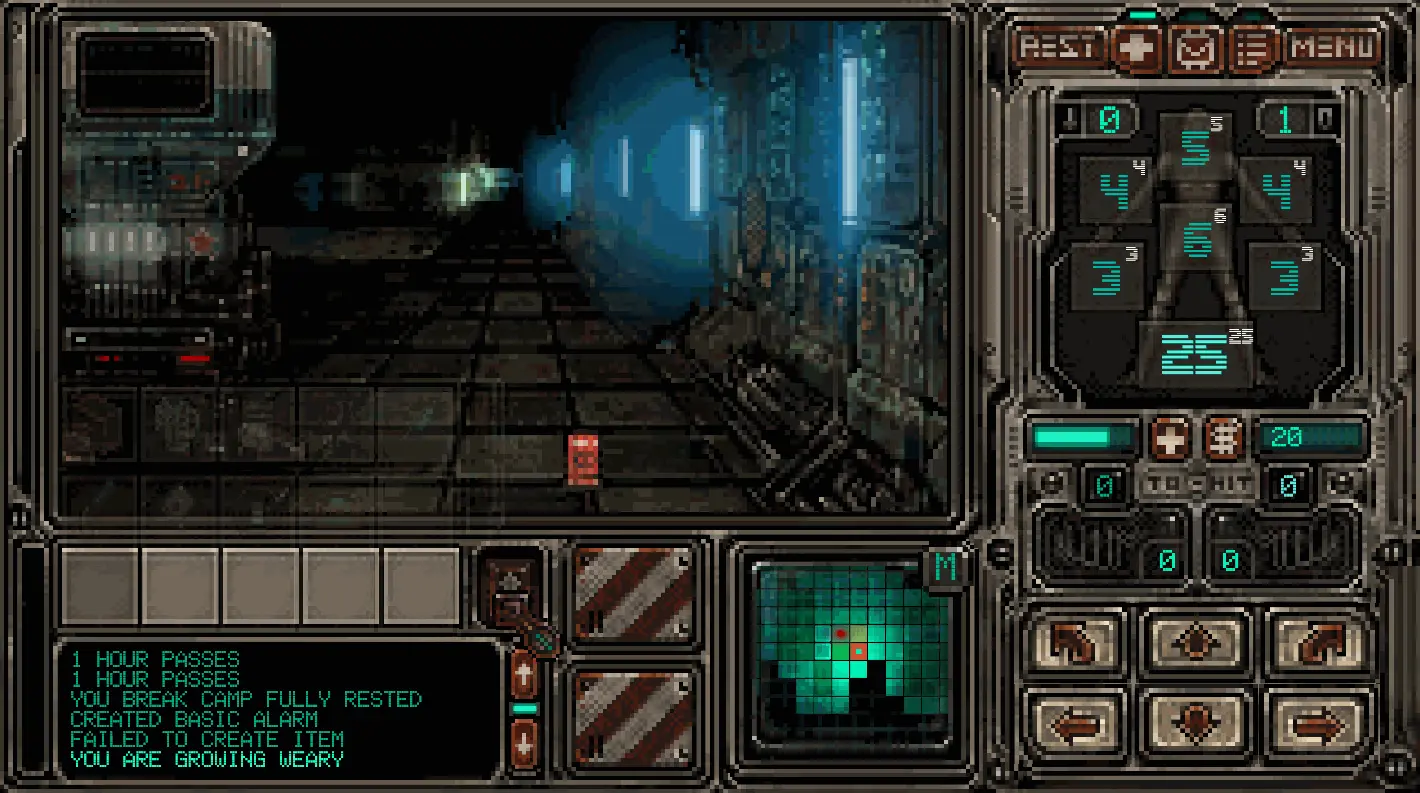The width and height of the screenshot is (1420, 793).
Task: Move backward with the down arrow
Action: (1196, 722)
